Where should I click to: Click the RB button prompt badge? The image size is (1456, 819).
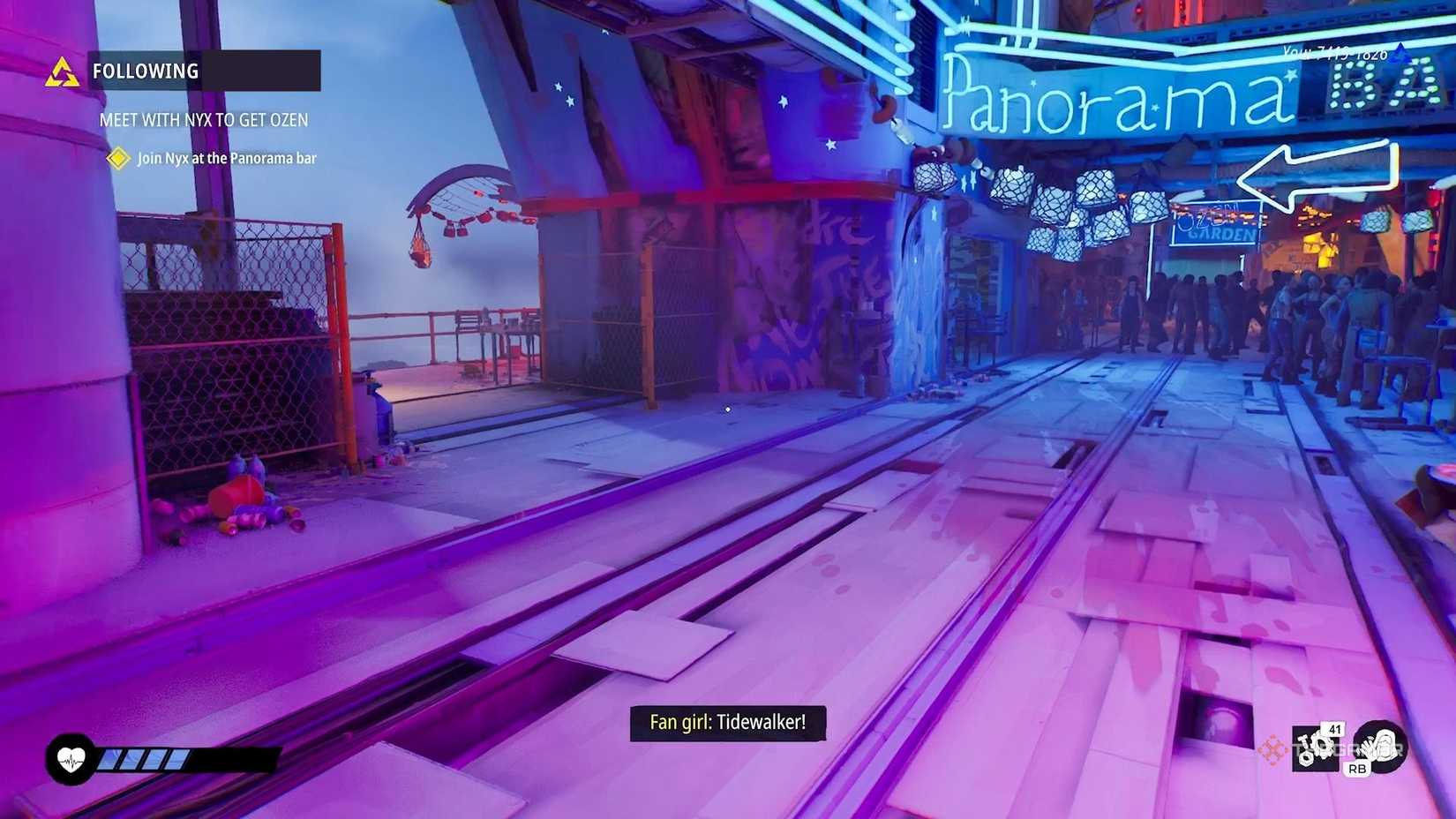(x=1356, y=769)
